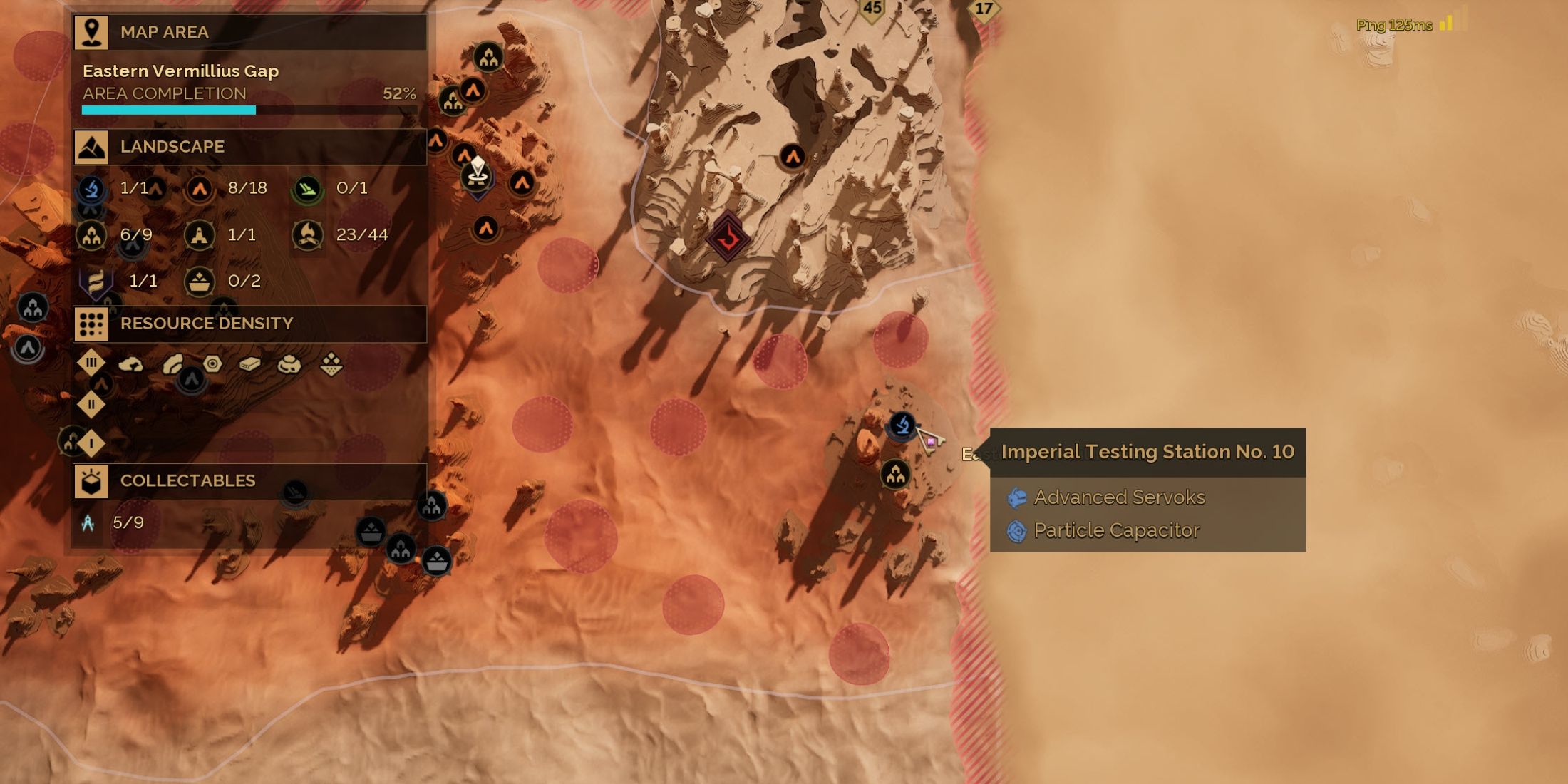Click the Map Area panel header

249,32
